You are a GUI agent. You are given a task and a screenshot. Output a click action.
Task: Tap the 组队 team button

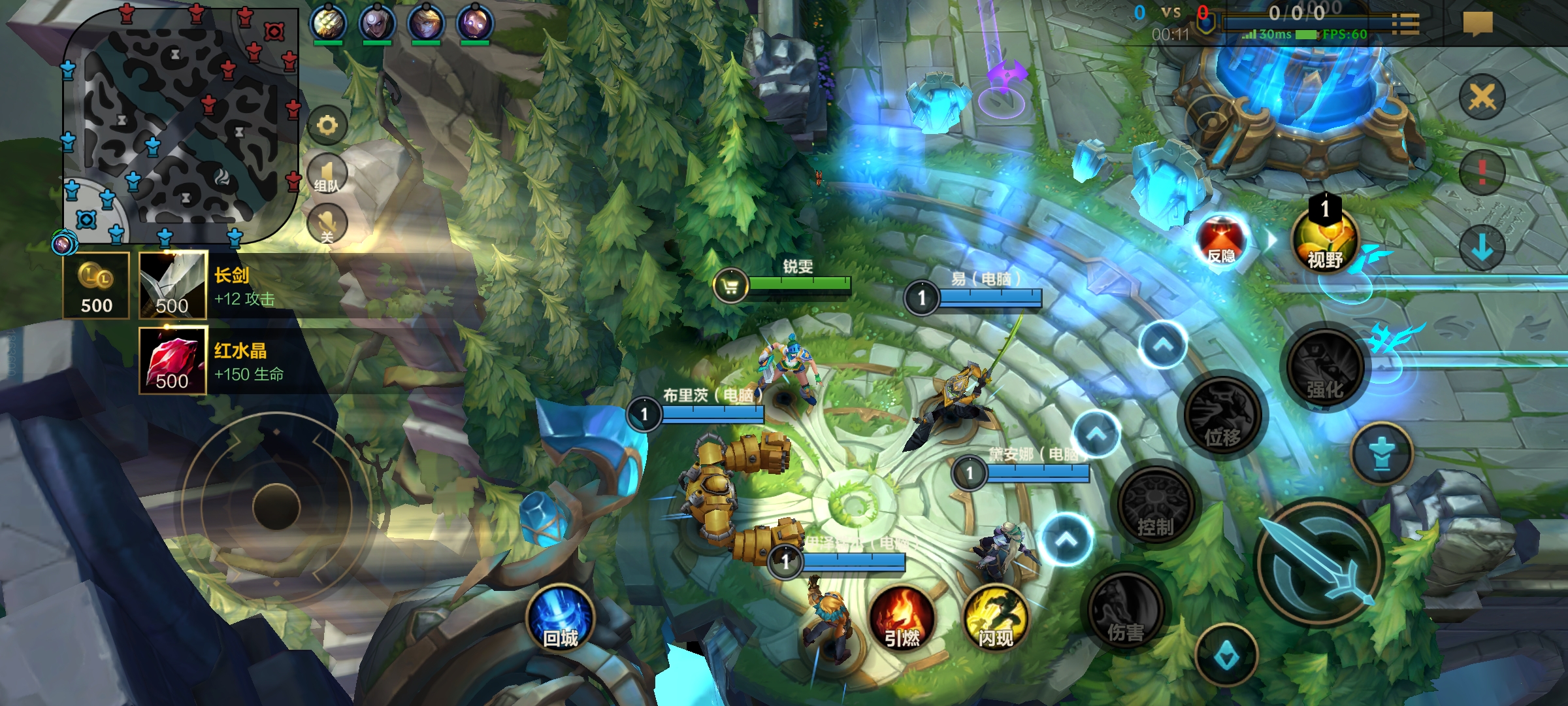[327, 175]
